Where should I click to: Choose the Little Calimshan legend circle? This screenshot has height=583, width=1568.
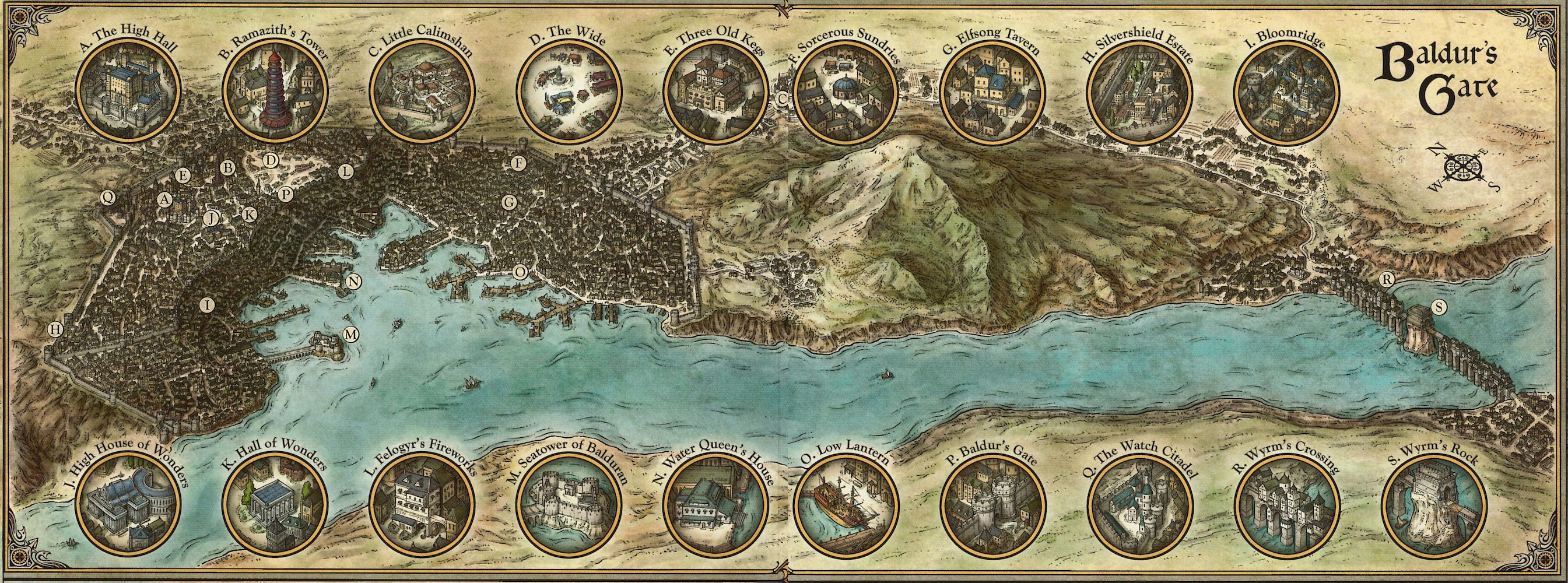[x=420, y=92]
